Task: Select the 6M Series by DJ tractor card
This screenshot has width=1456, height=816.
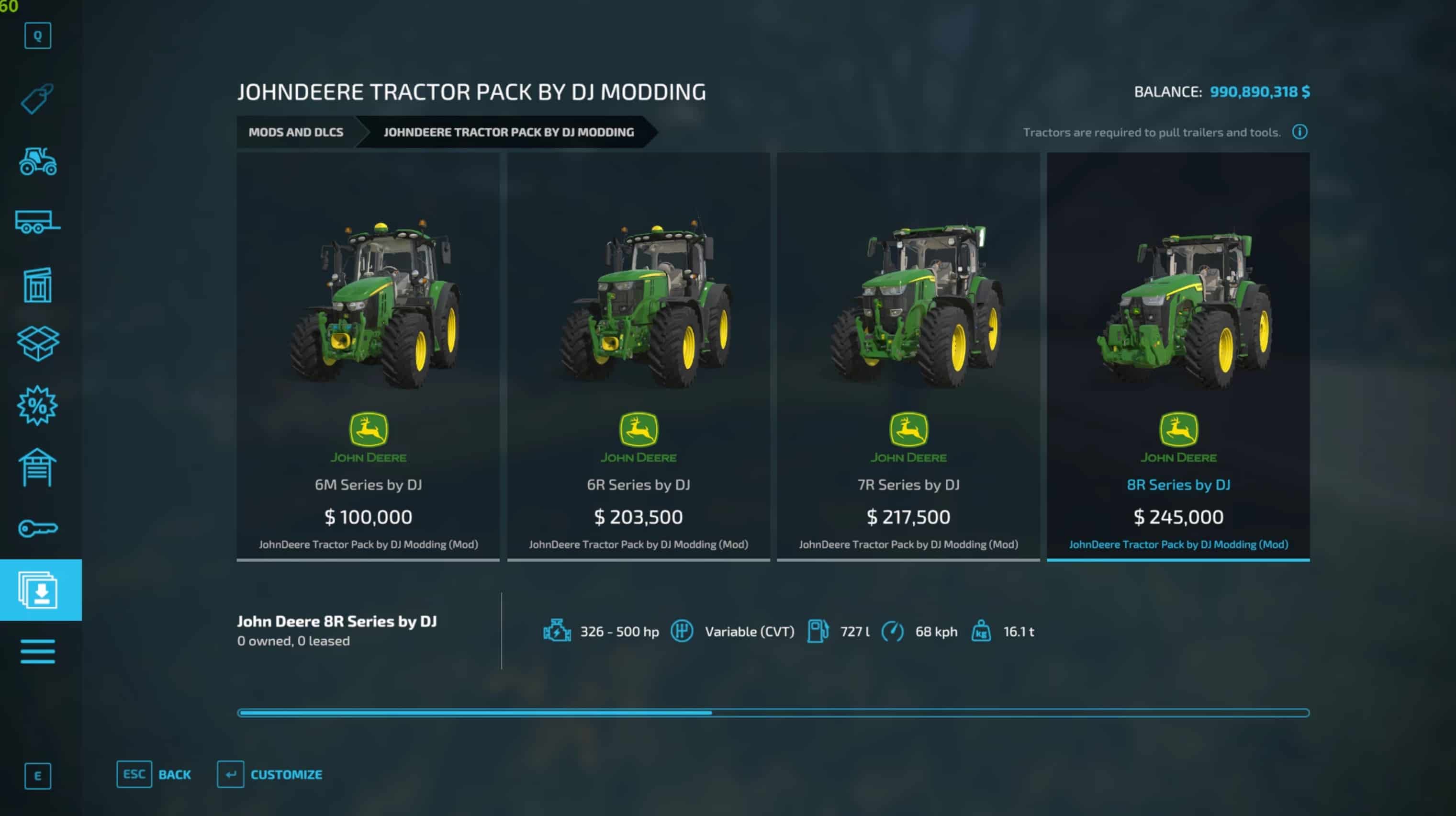Action: point(368,356)
